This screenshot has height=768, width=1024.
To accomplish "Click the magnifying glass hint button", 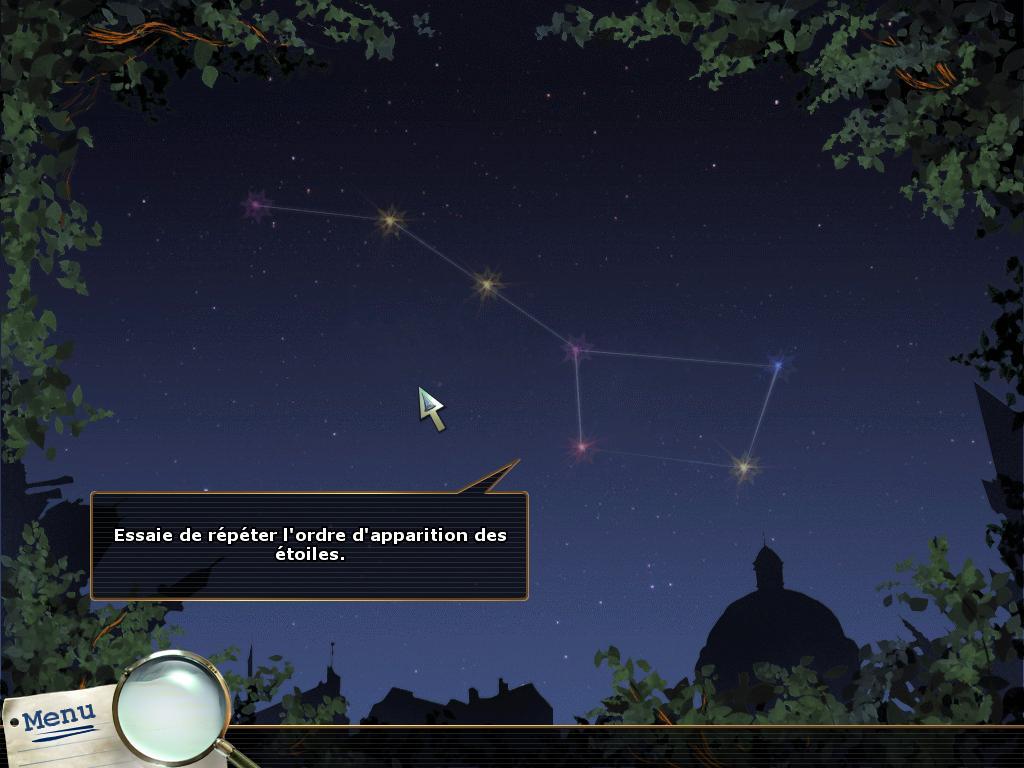I will point(171,706).
